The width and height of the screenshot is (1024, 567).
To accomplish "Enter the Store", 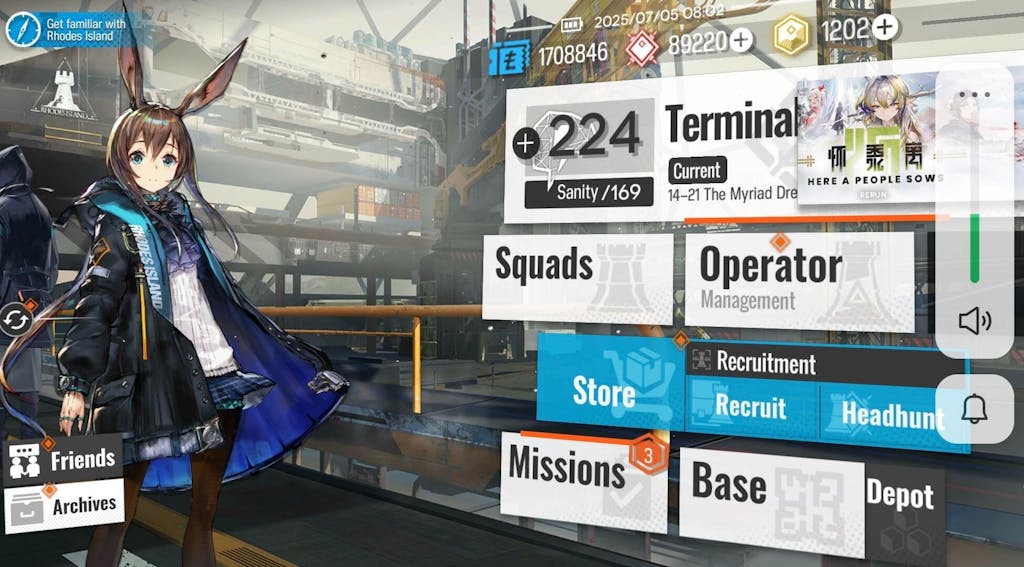I will pyautogui.click(x=606, y=391).
